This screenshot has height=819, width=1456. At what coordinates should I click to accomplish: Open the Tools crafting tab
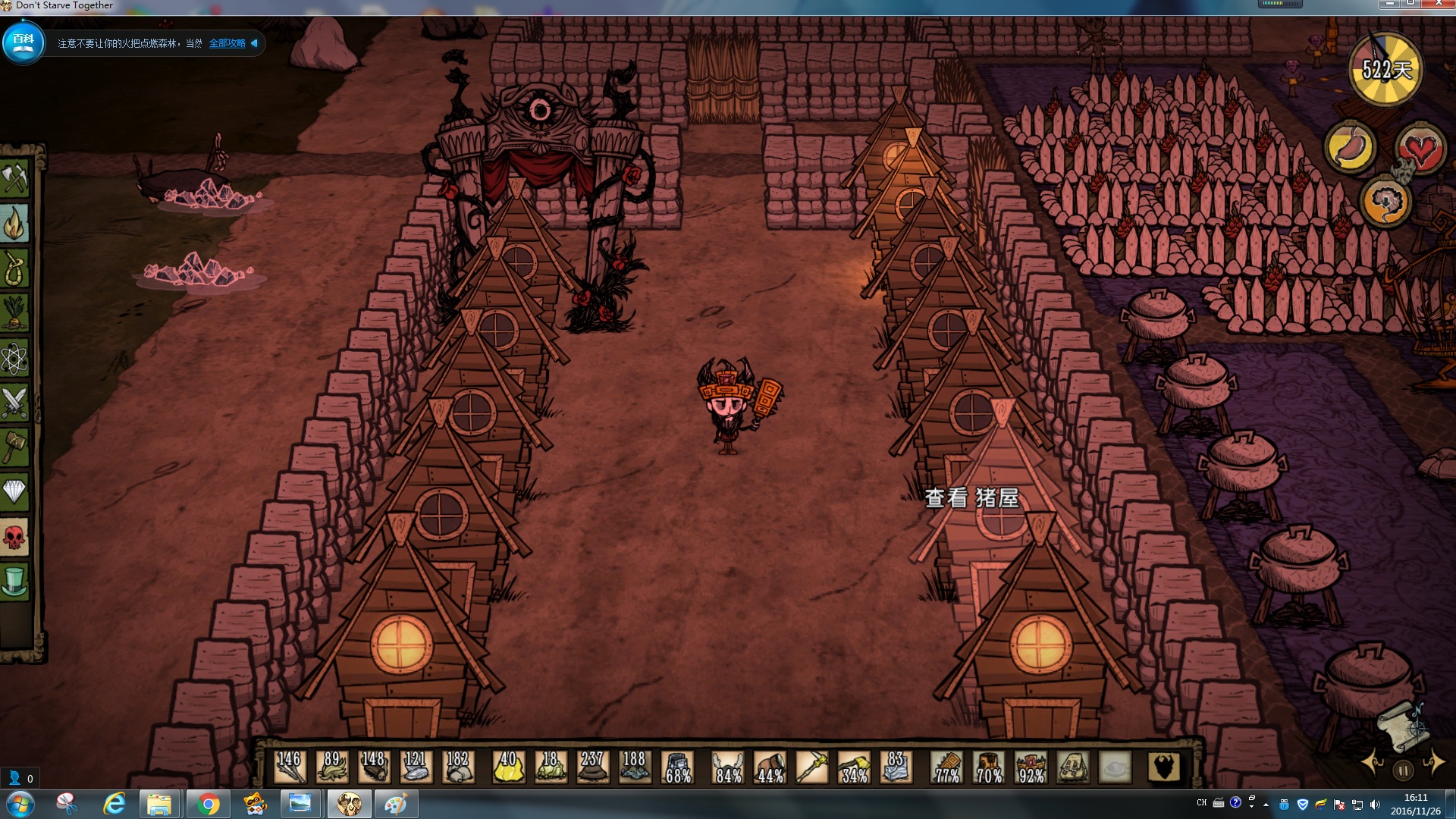[14, 180]
